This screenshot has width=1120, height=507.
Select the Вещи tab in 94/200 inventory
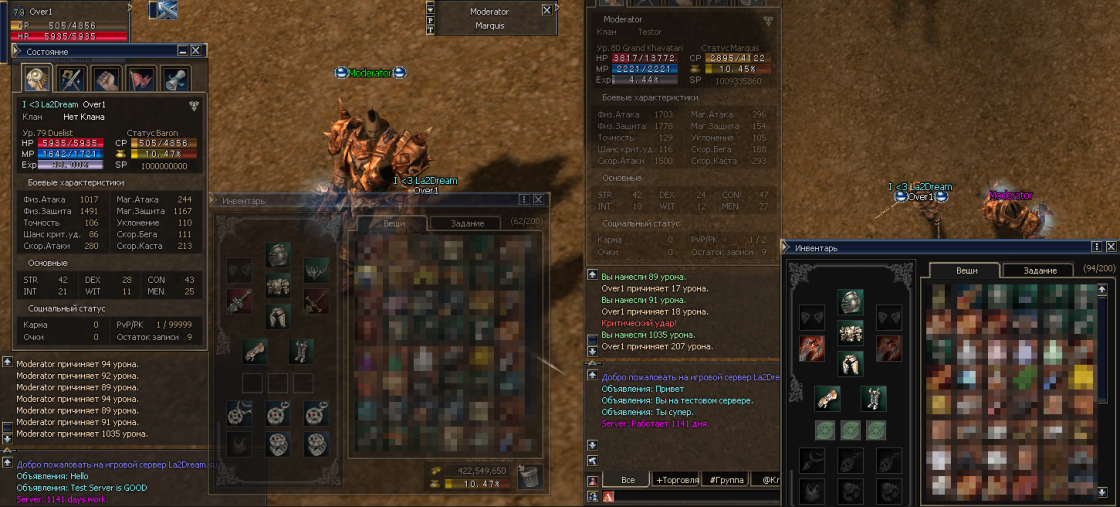point(966,270)
